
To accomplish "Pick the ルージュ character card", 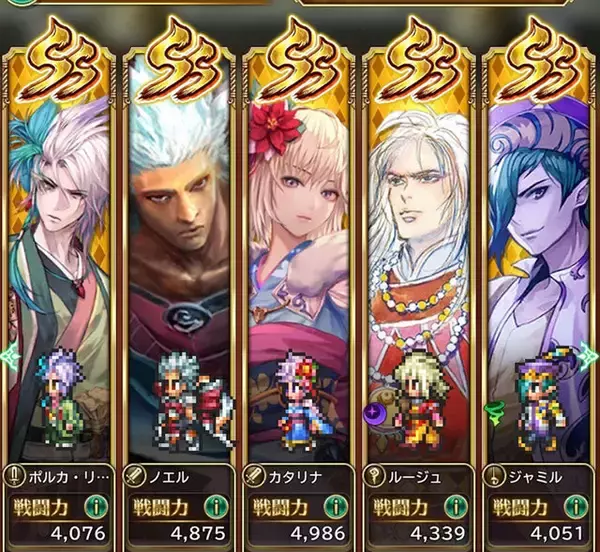I will pos(420,250).
